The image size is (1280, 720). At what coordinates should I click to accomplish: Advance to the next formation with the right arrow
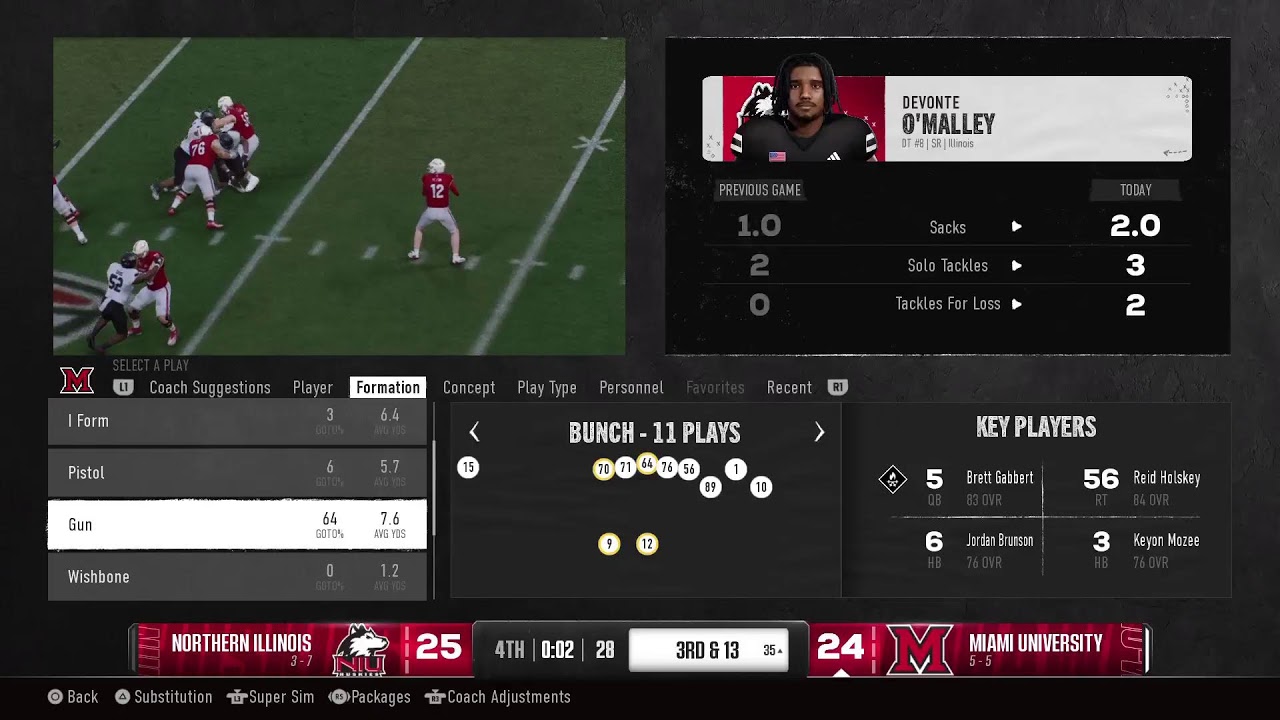click(x=819, y=432)
